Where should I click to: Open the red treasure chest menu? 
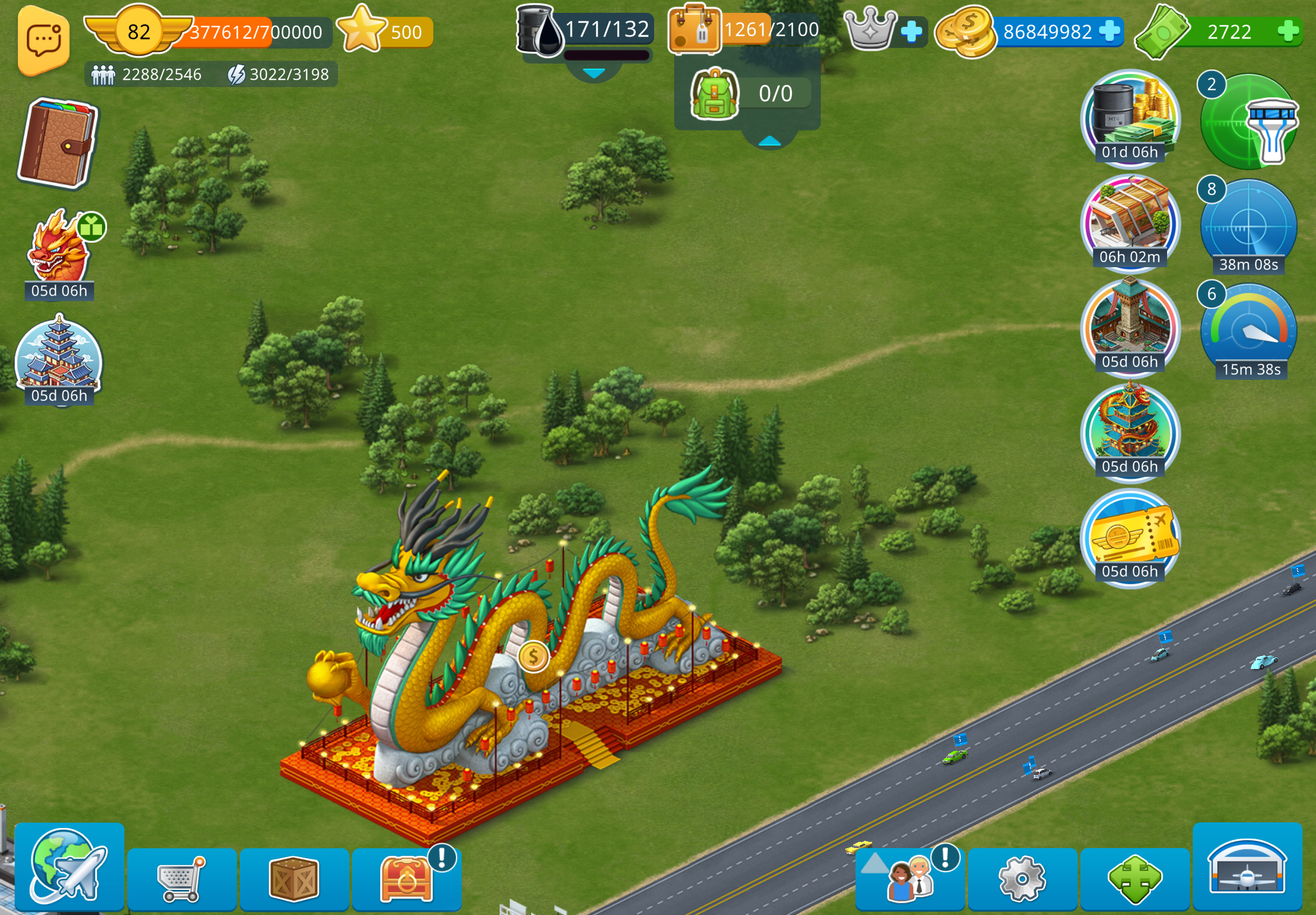(x=406, y=878)
